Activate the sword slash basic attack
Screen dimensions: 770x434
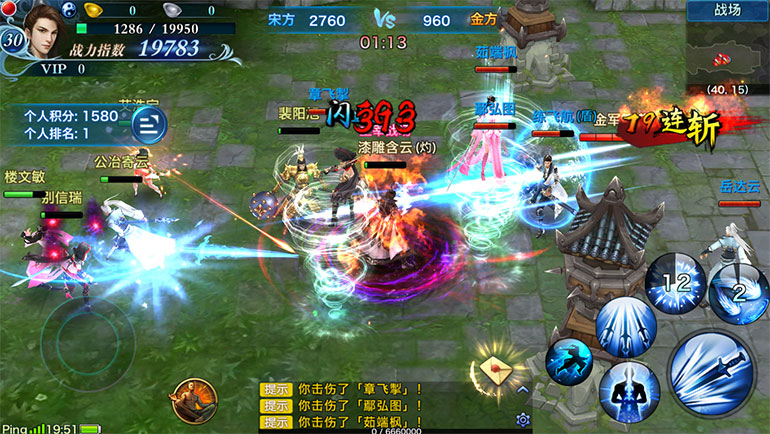click(x=709, y=372)
